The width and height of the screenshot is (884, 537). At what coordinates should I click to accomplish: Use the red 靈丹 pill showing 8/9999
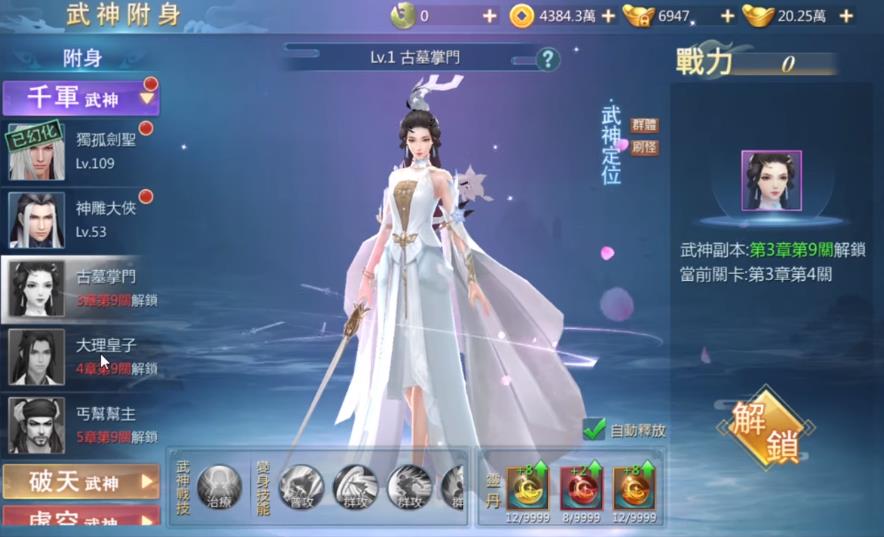click(x=580, y=485)
